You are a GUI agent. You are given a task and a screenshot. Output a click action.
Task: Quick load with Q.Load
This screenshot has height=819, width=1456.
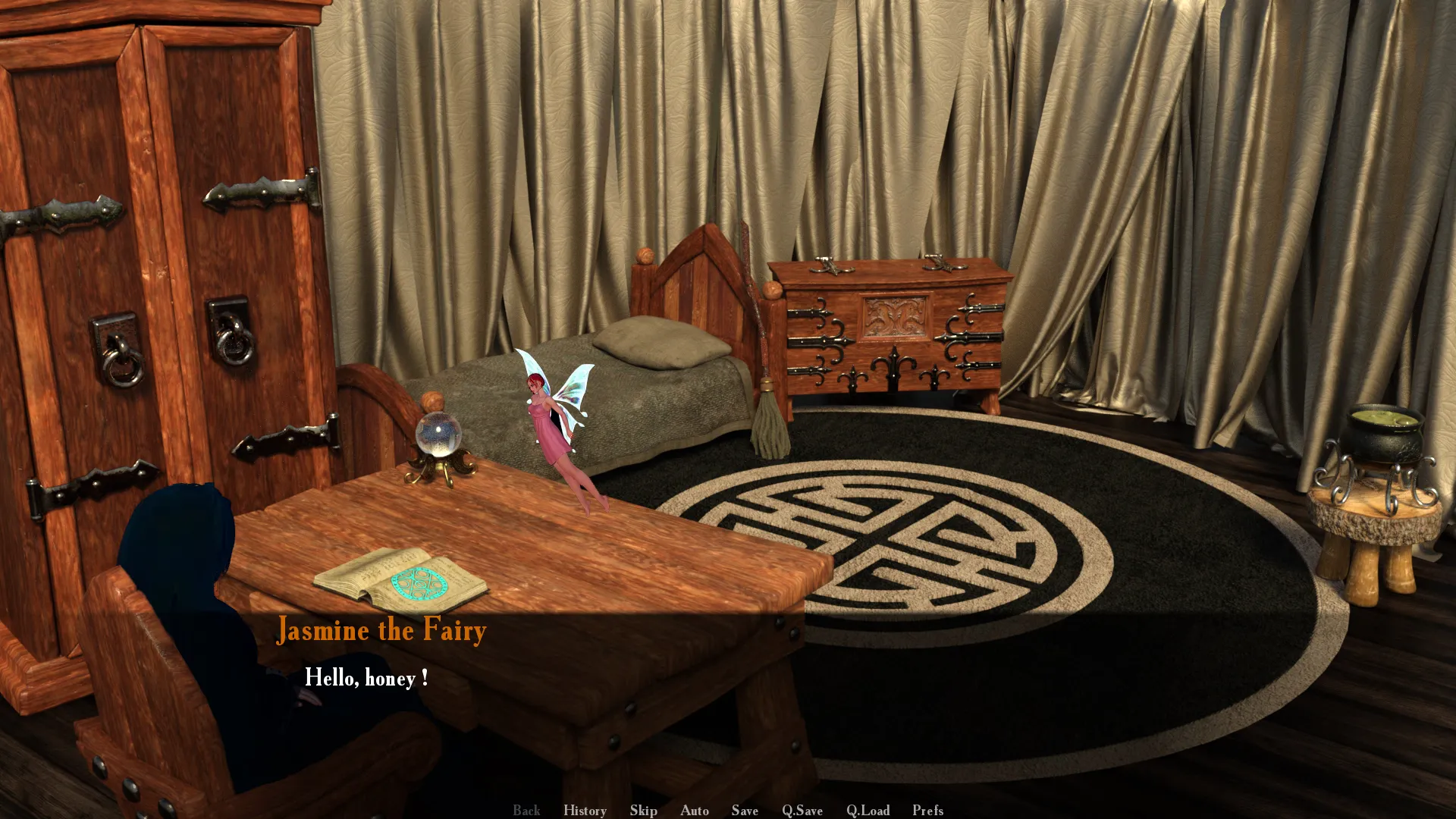[868, 810]
